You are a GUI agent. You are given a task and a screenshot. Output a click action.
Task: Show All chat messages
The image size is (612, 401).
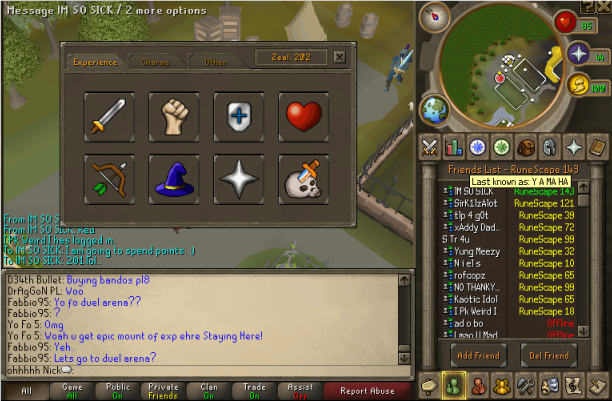[27, 391]
